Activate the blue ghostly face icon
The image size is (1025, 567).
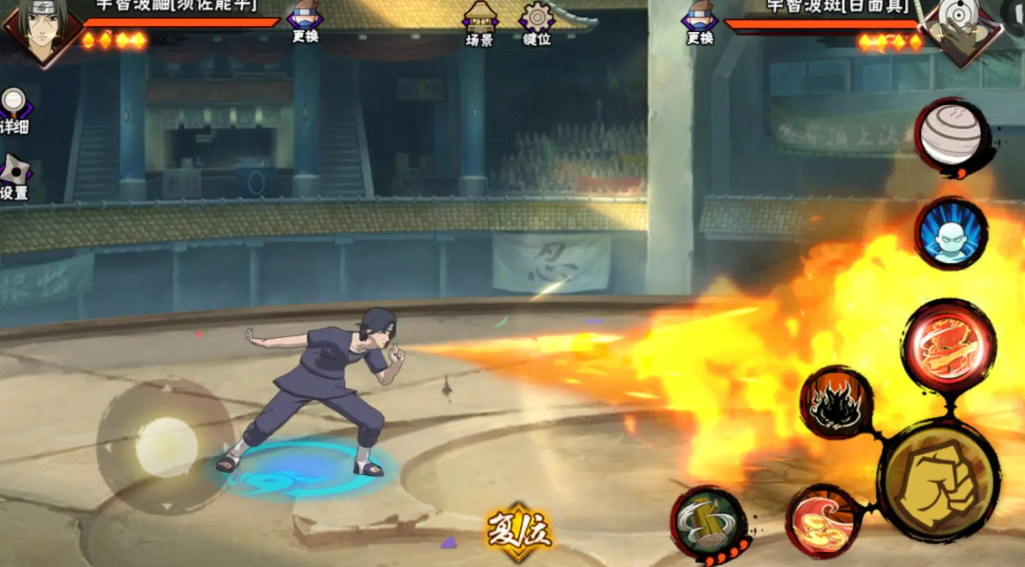click(x=951, y=234)
